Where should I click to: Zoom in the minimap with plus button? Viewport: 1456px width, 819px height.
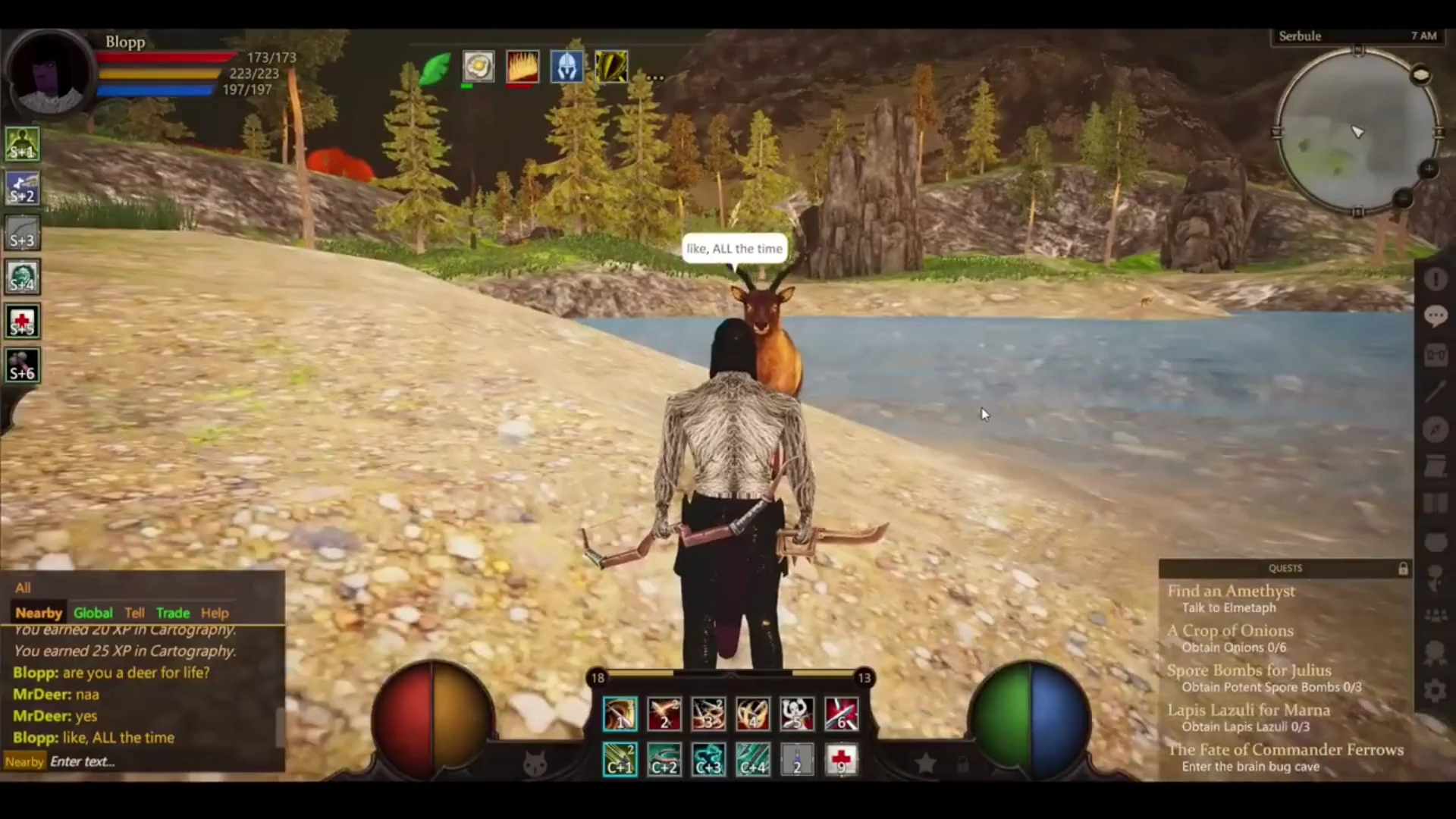click(1428, 169)
